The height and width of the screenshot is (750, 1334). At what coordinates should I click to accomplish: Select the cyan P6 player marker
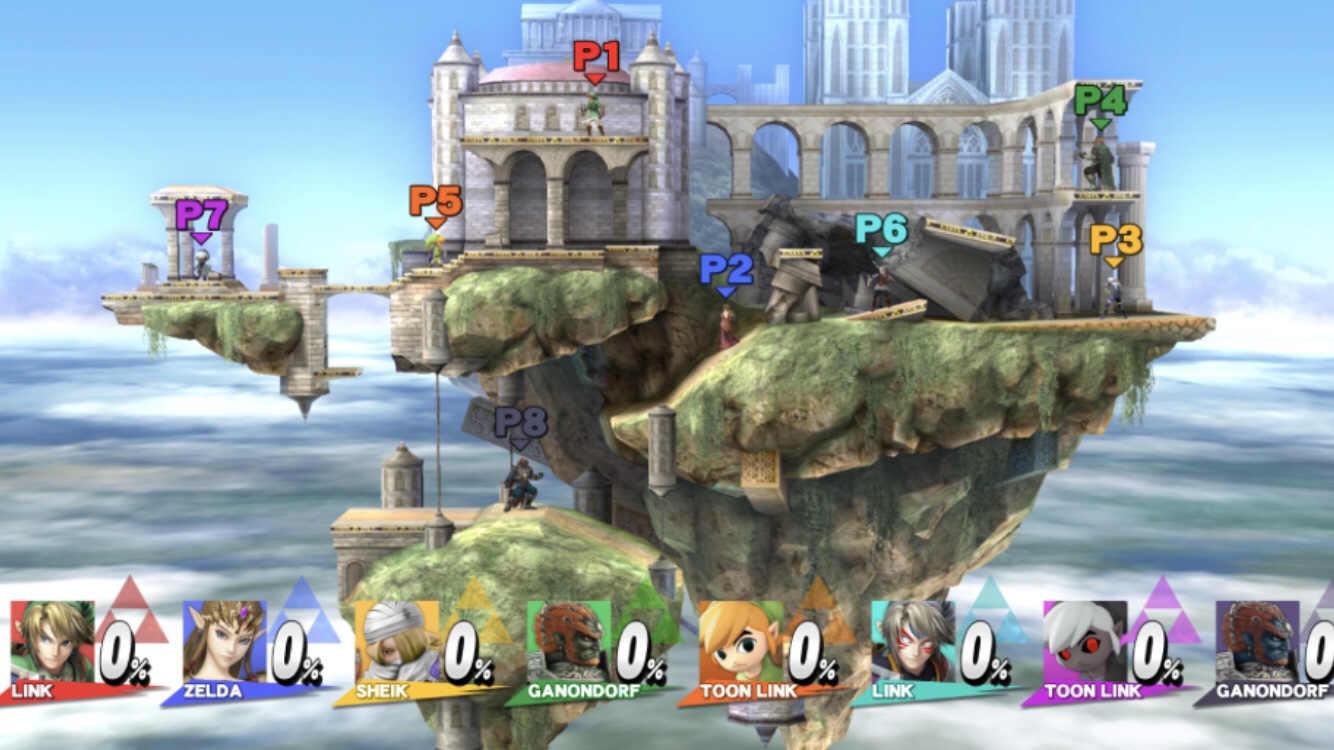click(881, 232)
